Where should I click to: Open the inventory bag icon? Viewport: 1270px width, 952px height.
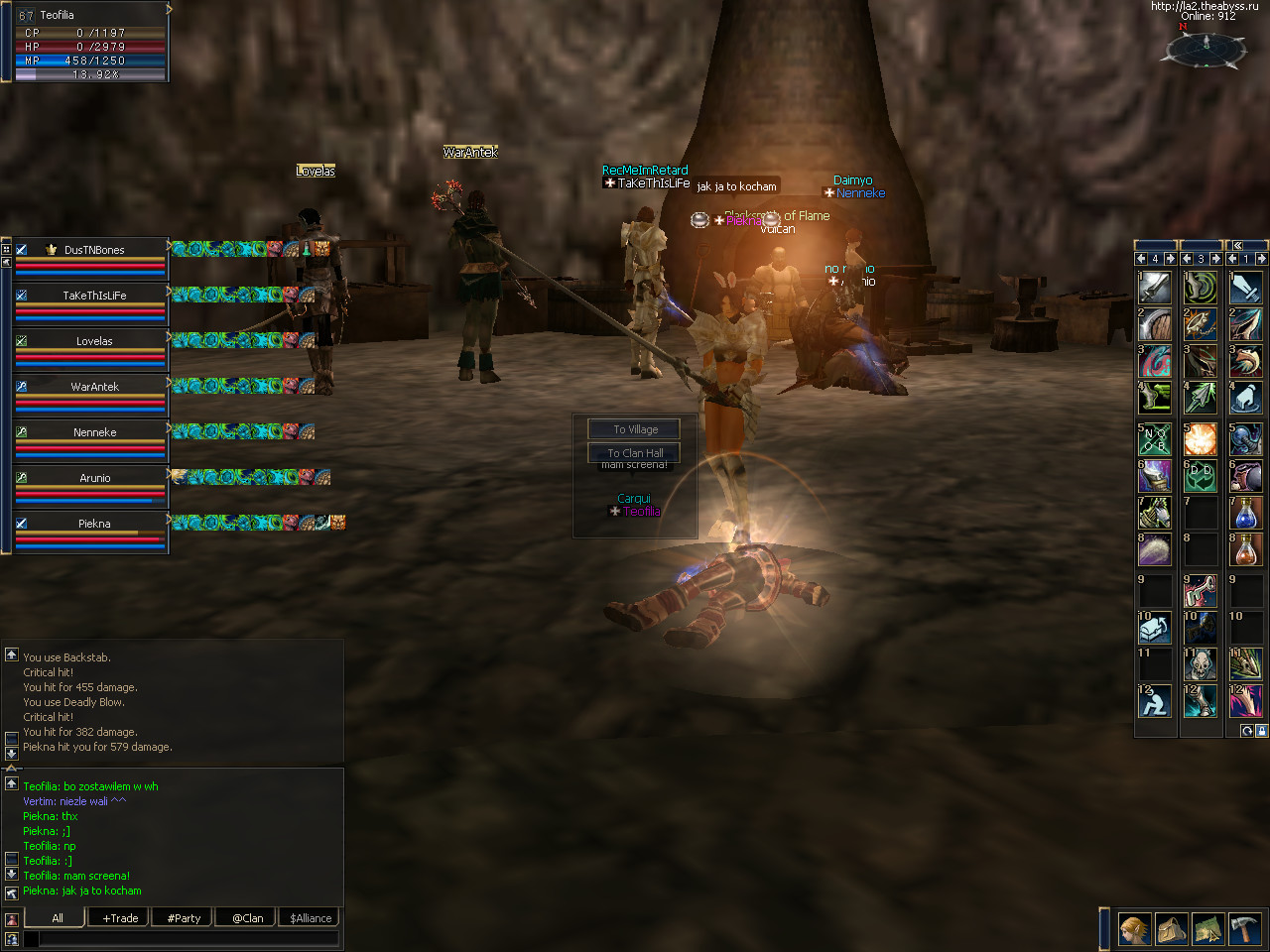pyautogui.click(x=1172, y=930)
